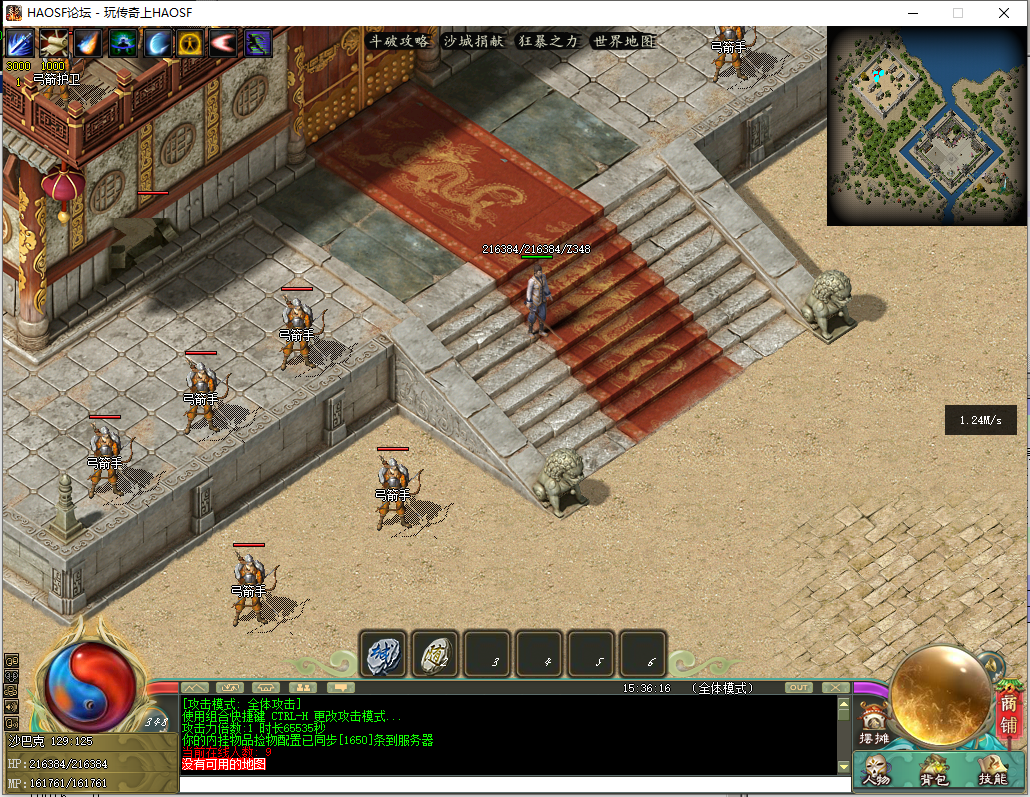Image resolution: width=1030 pixels, height=797 pixels.
Task: Open the 沙城捐献 donation menu
Action: tap(474, 41)
